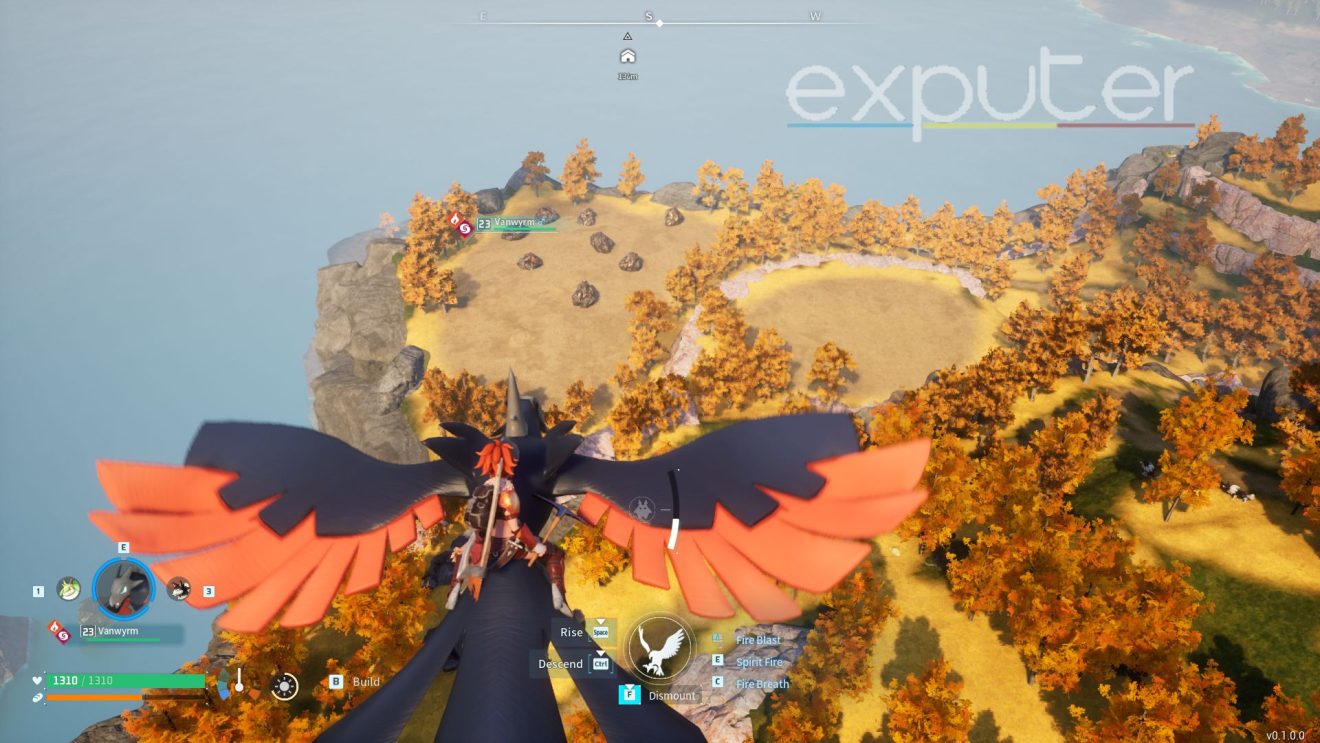Click the heart icon beside the health bar
Image resolution: width=1320 pixels, height=743 pixels.
click(x=36, y=680)
